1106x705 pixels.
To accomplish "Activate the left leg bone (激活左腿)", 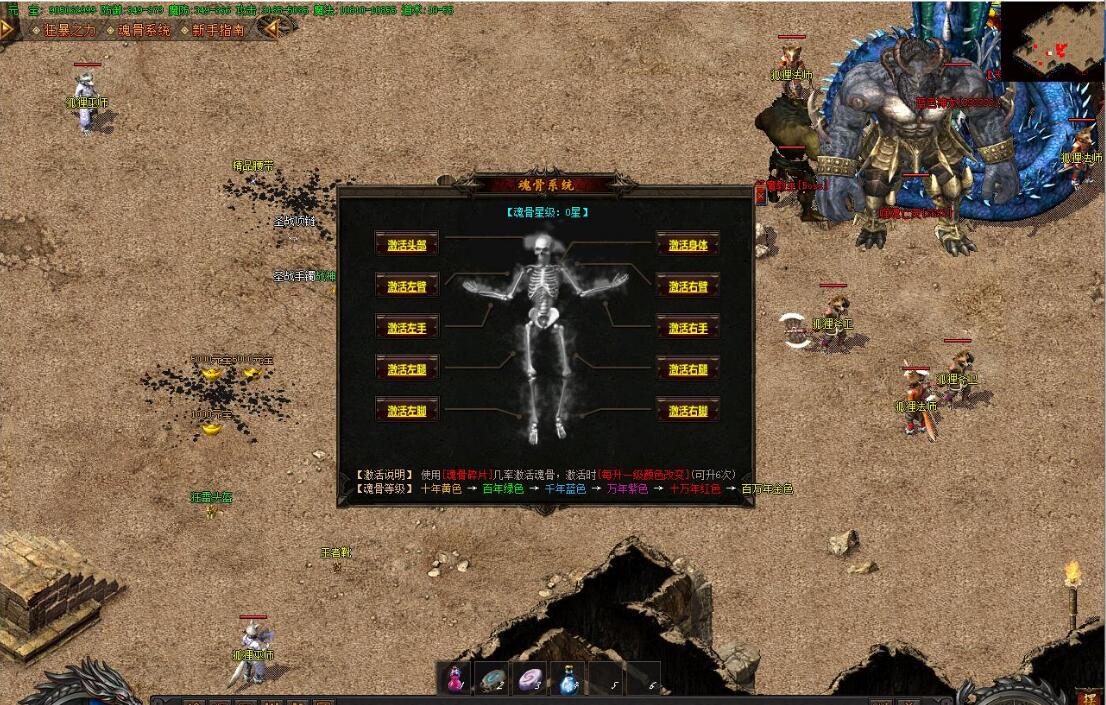I will pyautogui.click(x=407, y=369).
